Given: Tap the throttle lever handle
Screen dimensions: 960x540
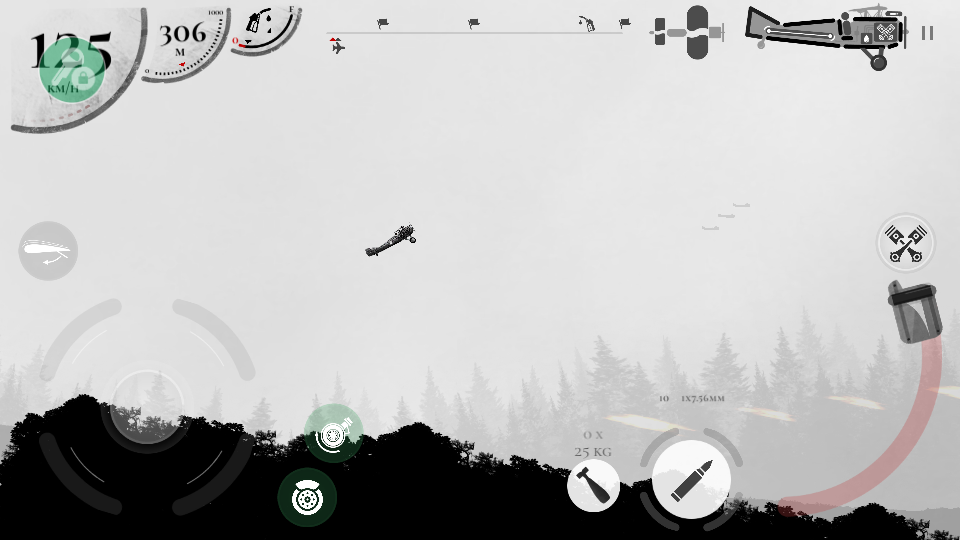Looking at the screenshot, I should pyautogui.click(x=913, y=311).
